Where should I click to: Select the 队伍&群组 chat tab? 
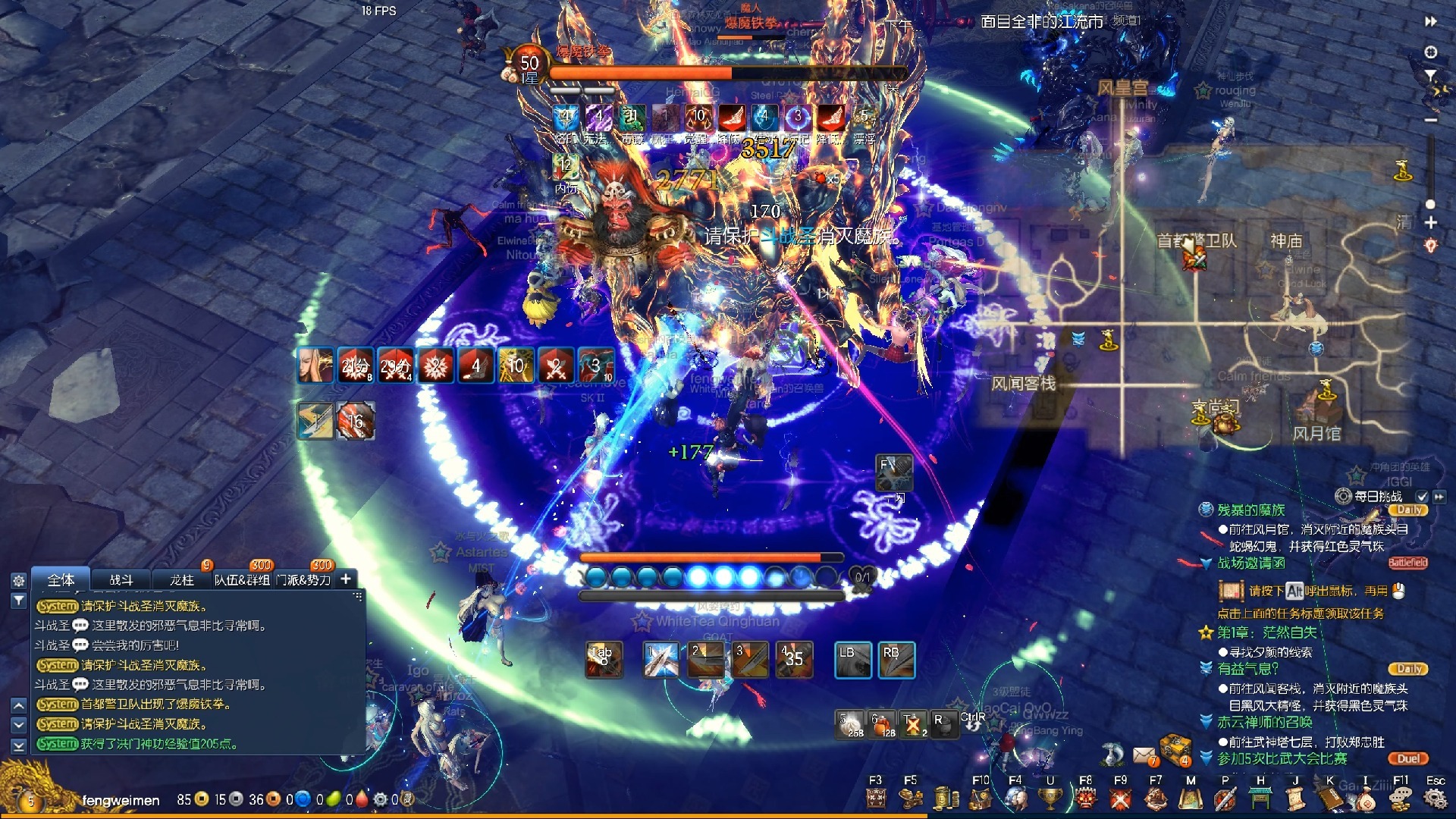pyautogui.click(x=242, y=580)
